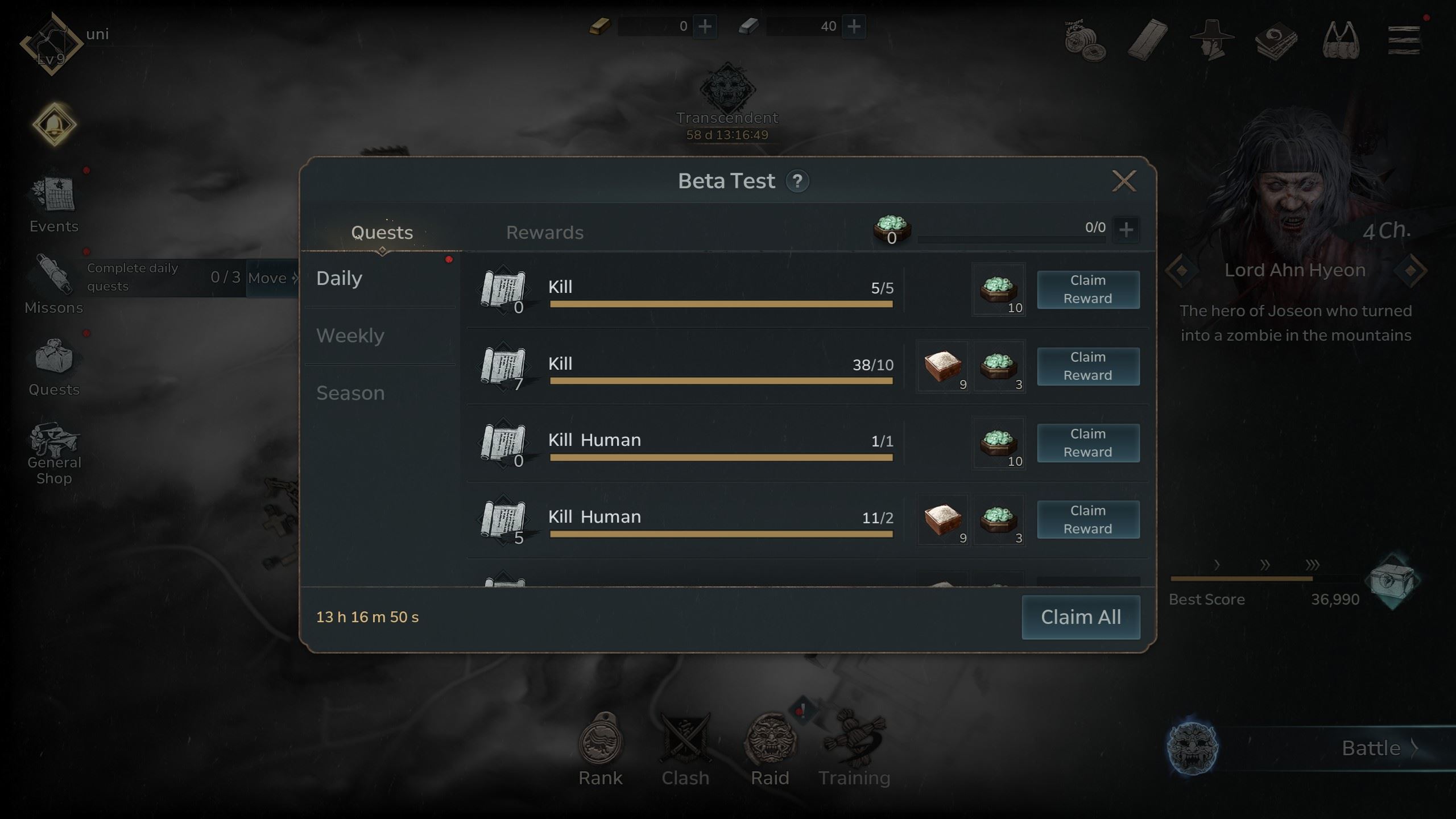This screenshot has height=819, width=1456.
Task: Open the General Shop
Action: pos(54,453)
